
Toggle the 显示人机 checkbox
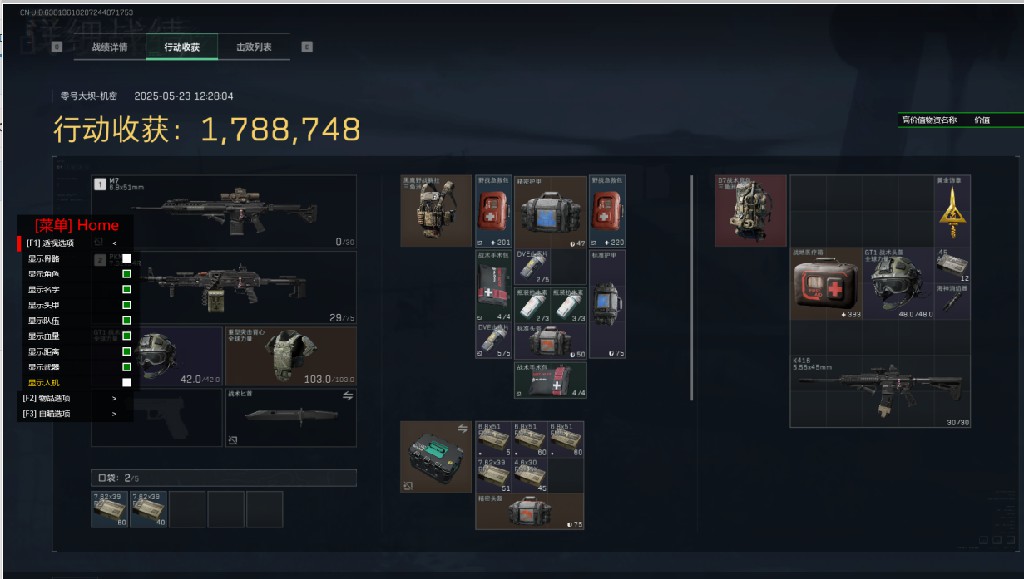point(127,382)
